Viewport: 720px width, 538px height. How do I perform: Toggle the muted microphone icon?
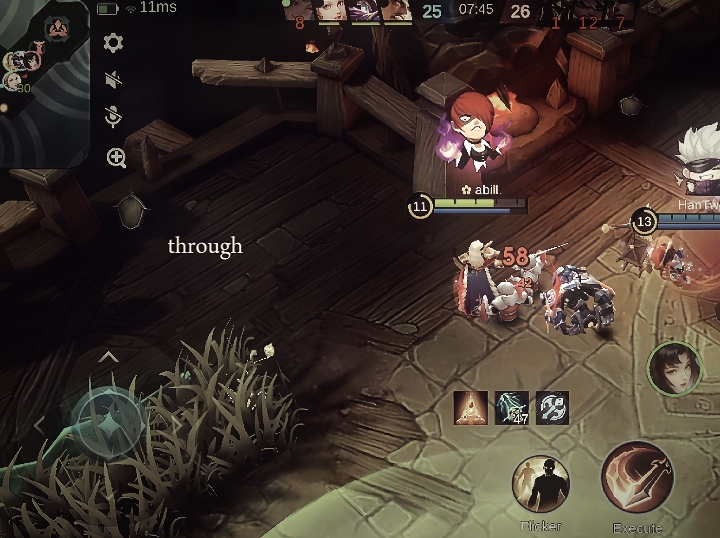114,118
